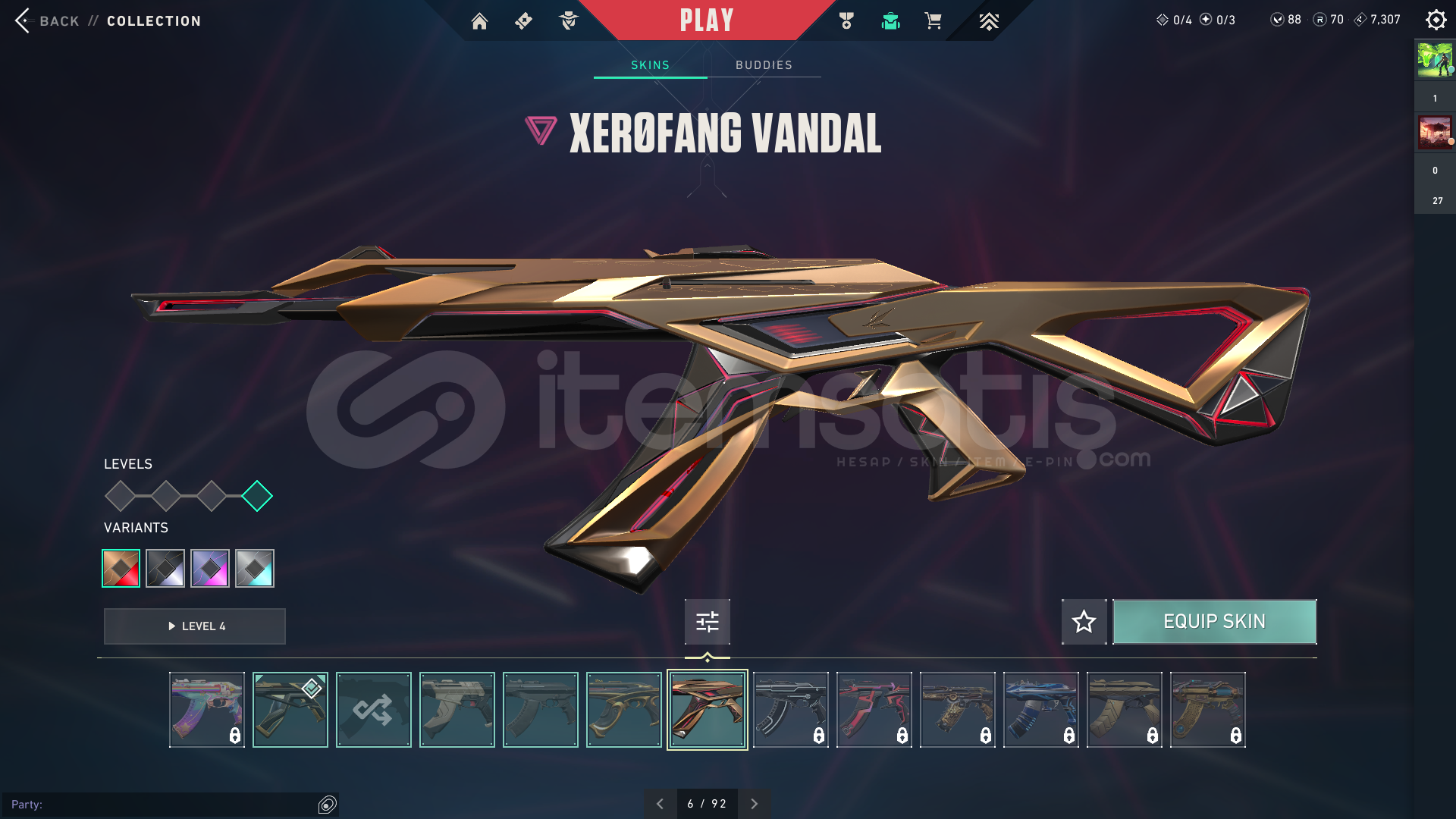Advance to the next skin page
Image resolution: width=1456 pixels, height=819 pixels.
click(755, 802)
